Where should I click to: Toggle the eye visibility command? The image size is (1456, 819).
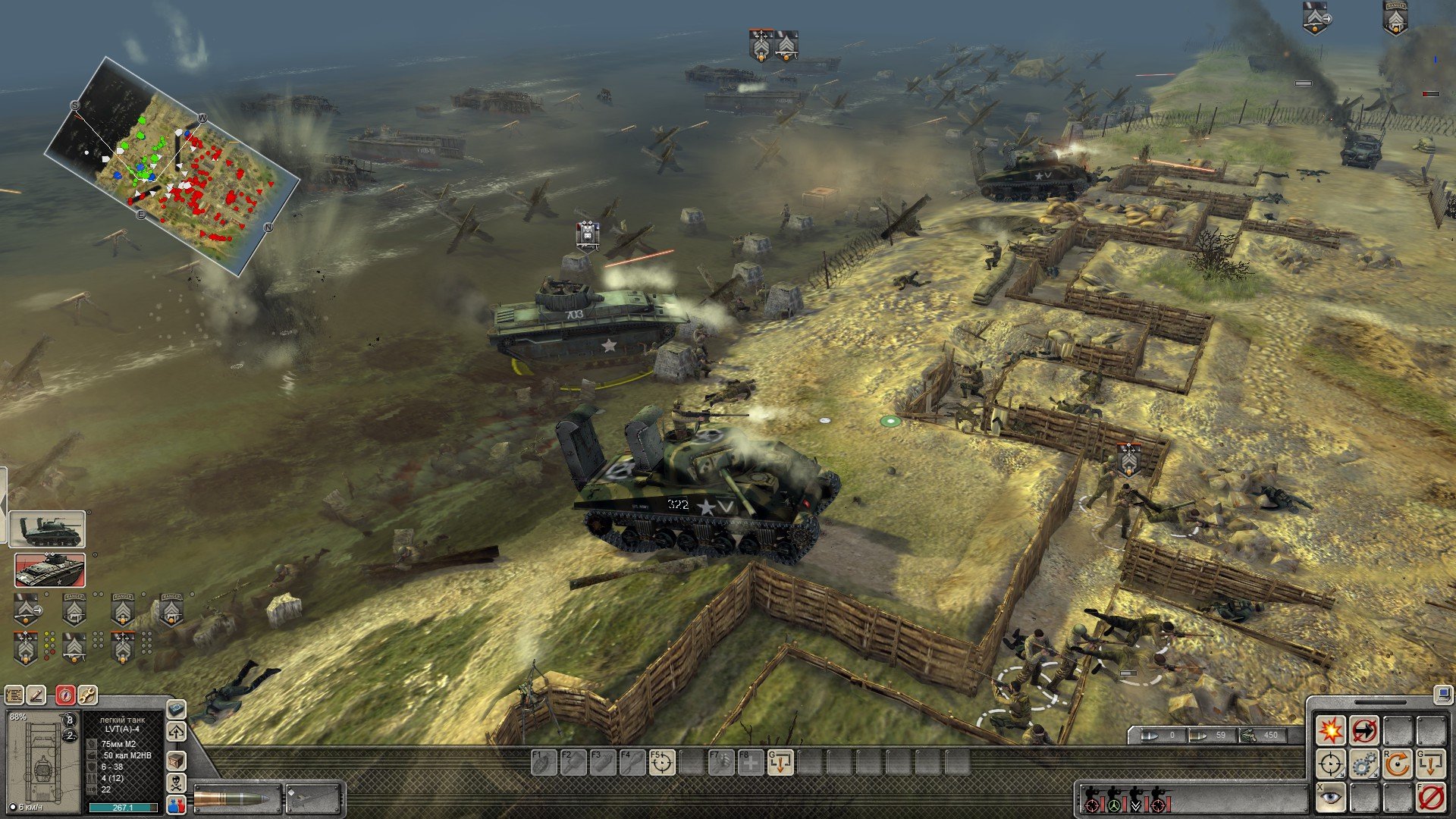tap(1330, 798)
